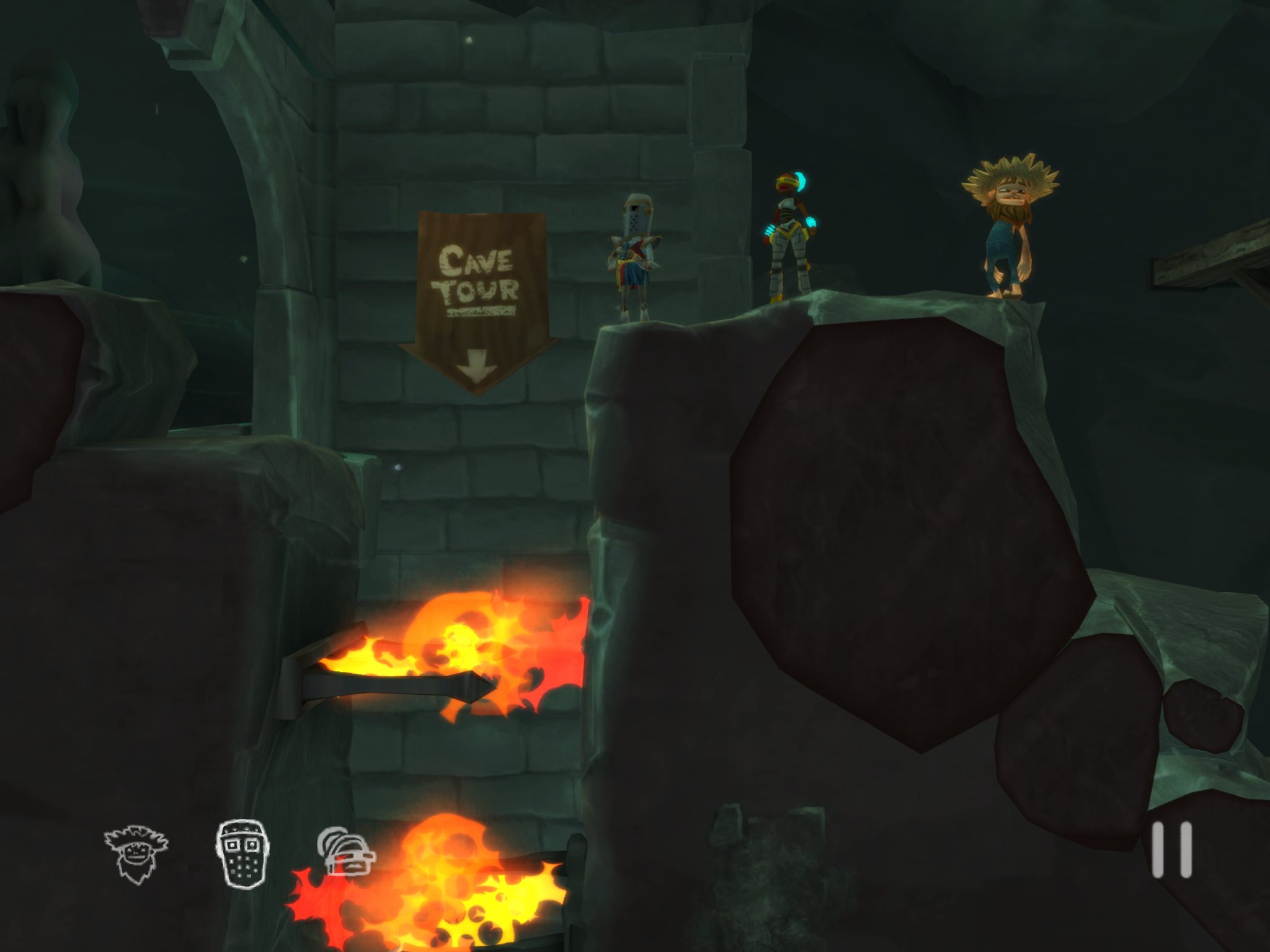Image resolution: width=1270 pixels, height=952 pixels.
Task: Choose the Time Traveler character icon
Action: [345, 852]
